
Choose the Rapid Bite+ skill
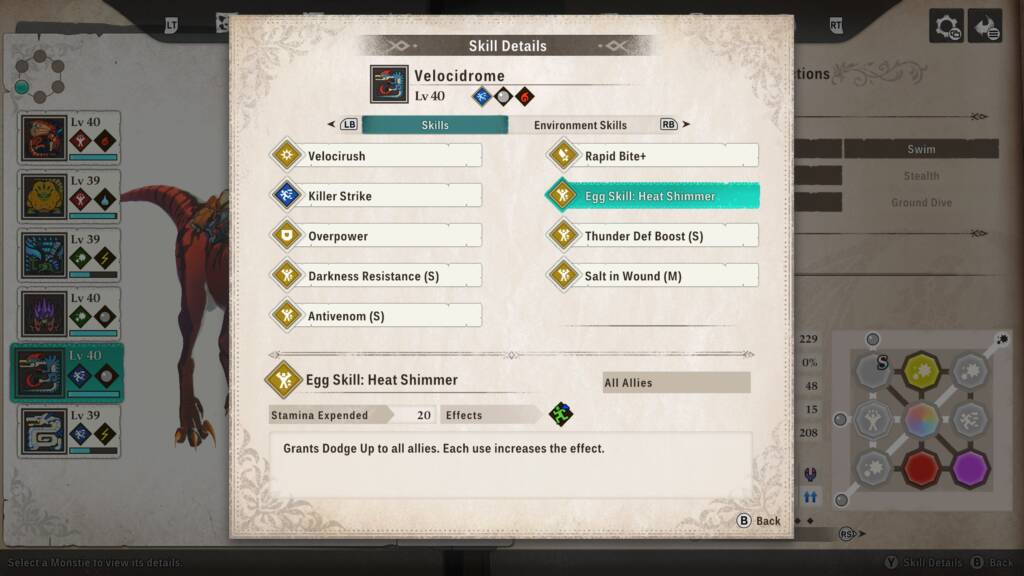click(x=653, y=156)
